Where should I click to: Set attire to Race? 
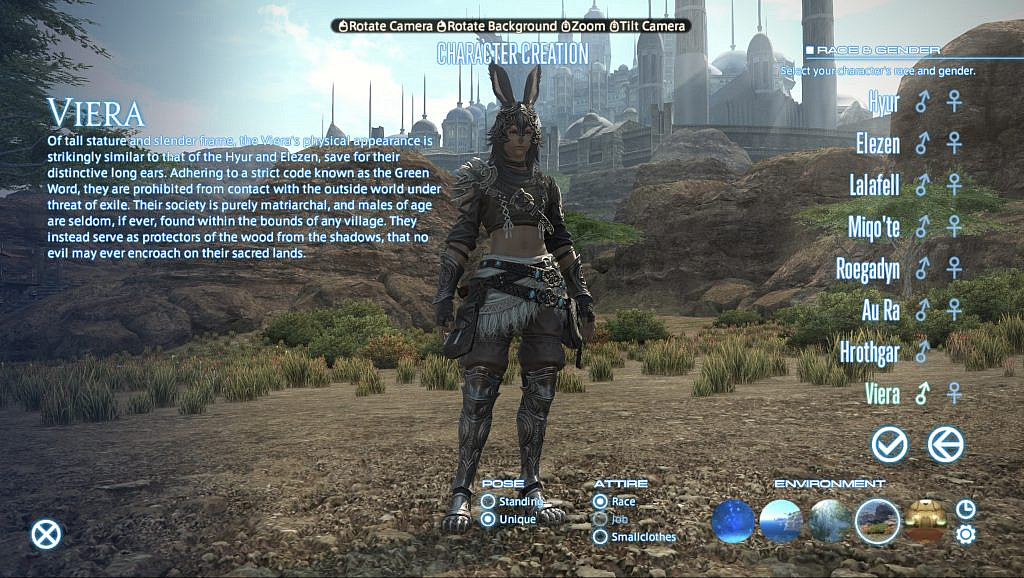pyautogui.click(x=600, y=501)
